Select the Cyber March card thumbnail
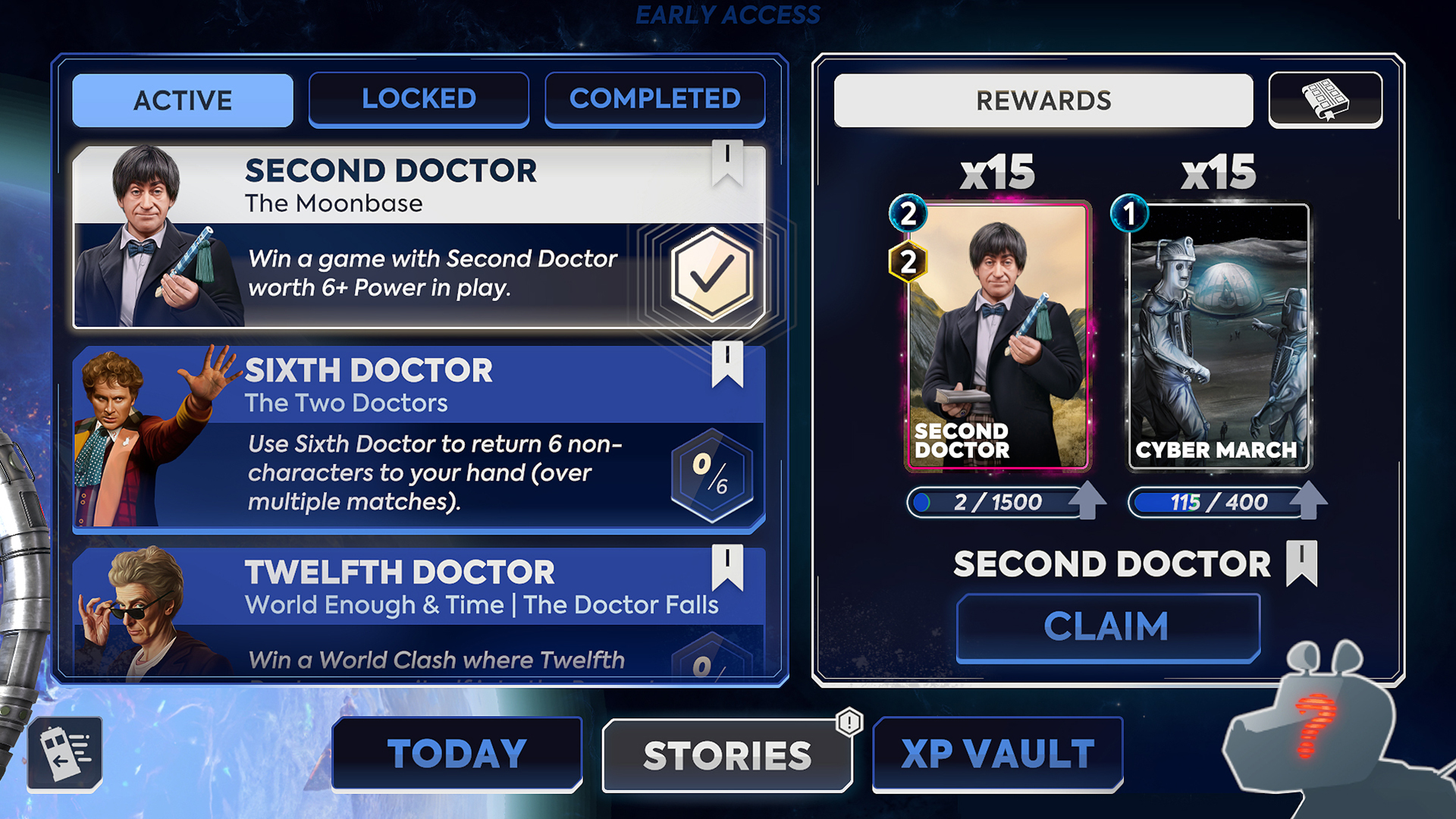1456x819 pixels. click(x=1218, y=334)
